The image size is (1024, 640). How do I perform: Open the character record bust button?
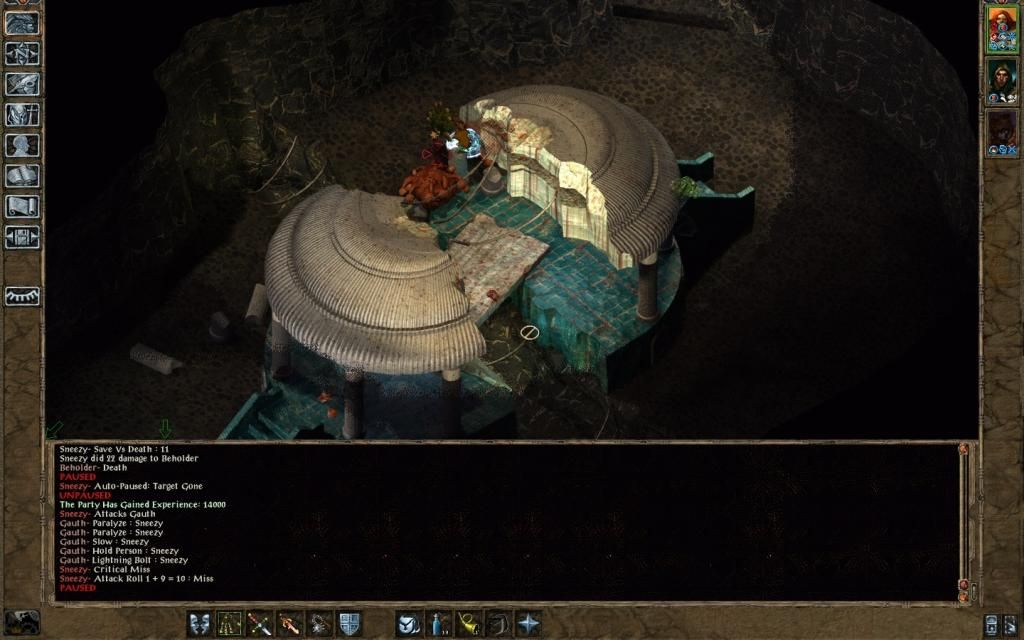22,145
